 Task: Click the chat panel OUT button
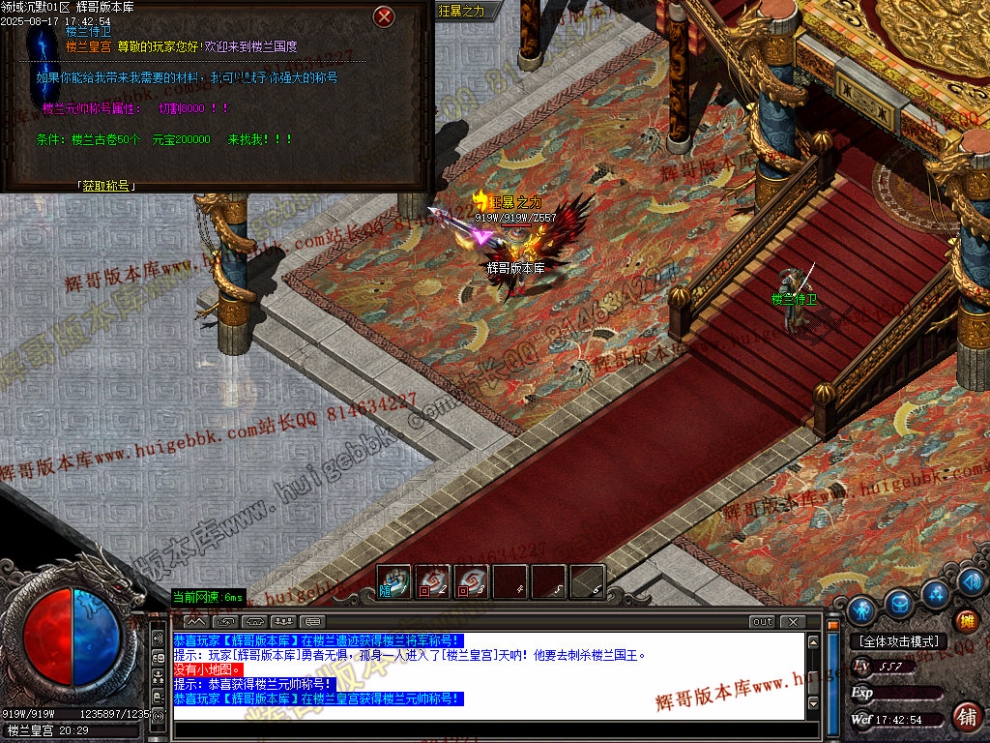click(x=763, y=622)
